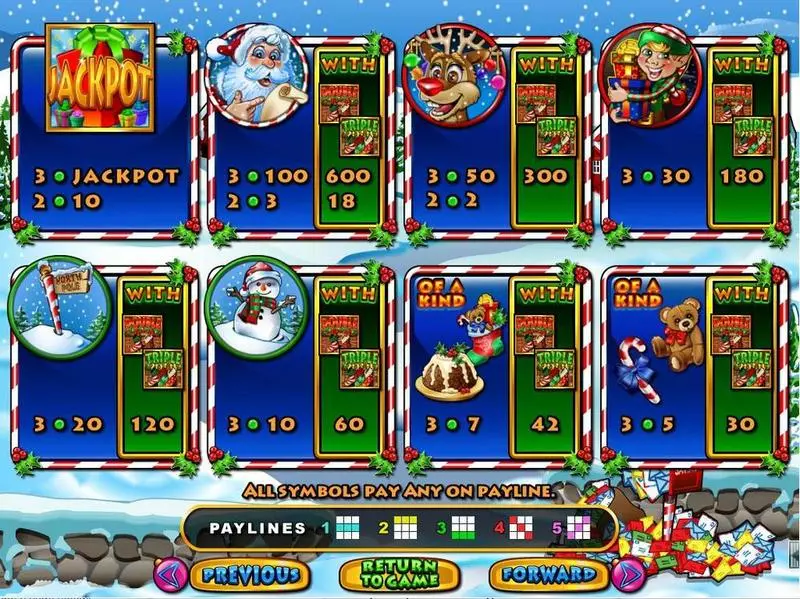This screenshot has width=800, height=599.
Task: Click the Return to Game button
Action: 399,575
